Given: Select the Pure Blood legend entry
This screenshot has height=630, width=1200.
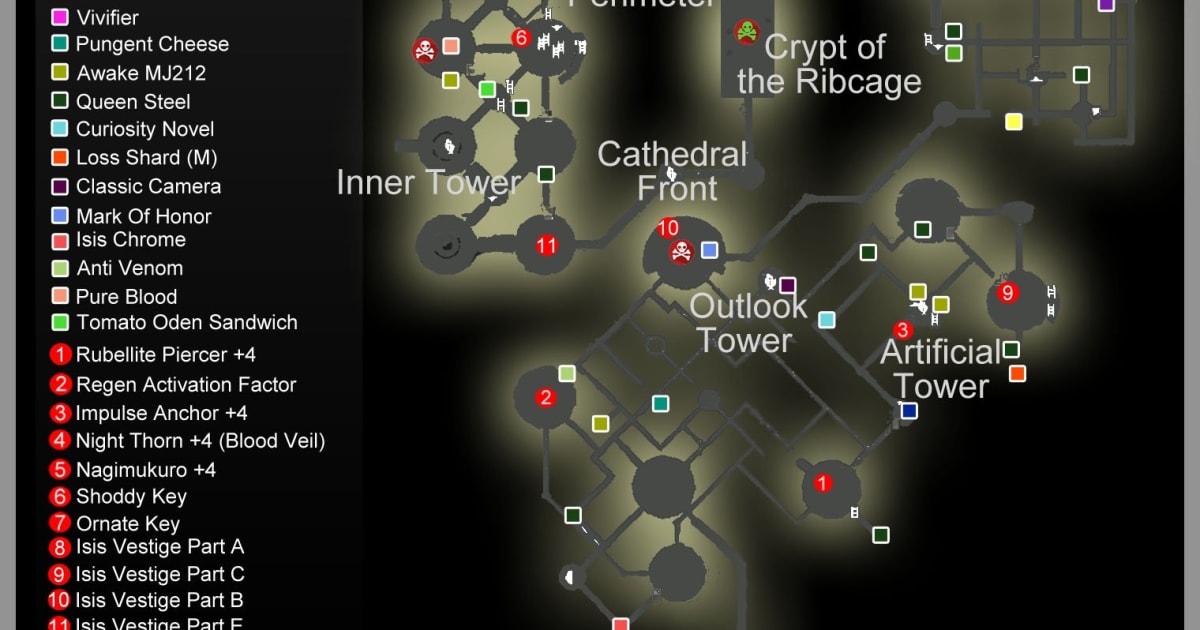Looking at the screenshot, I should coord(126,297).
